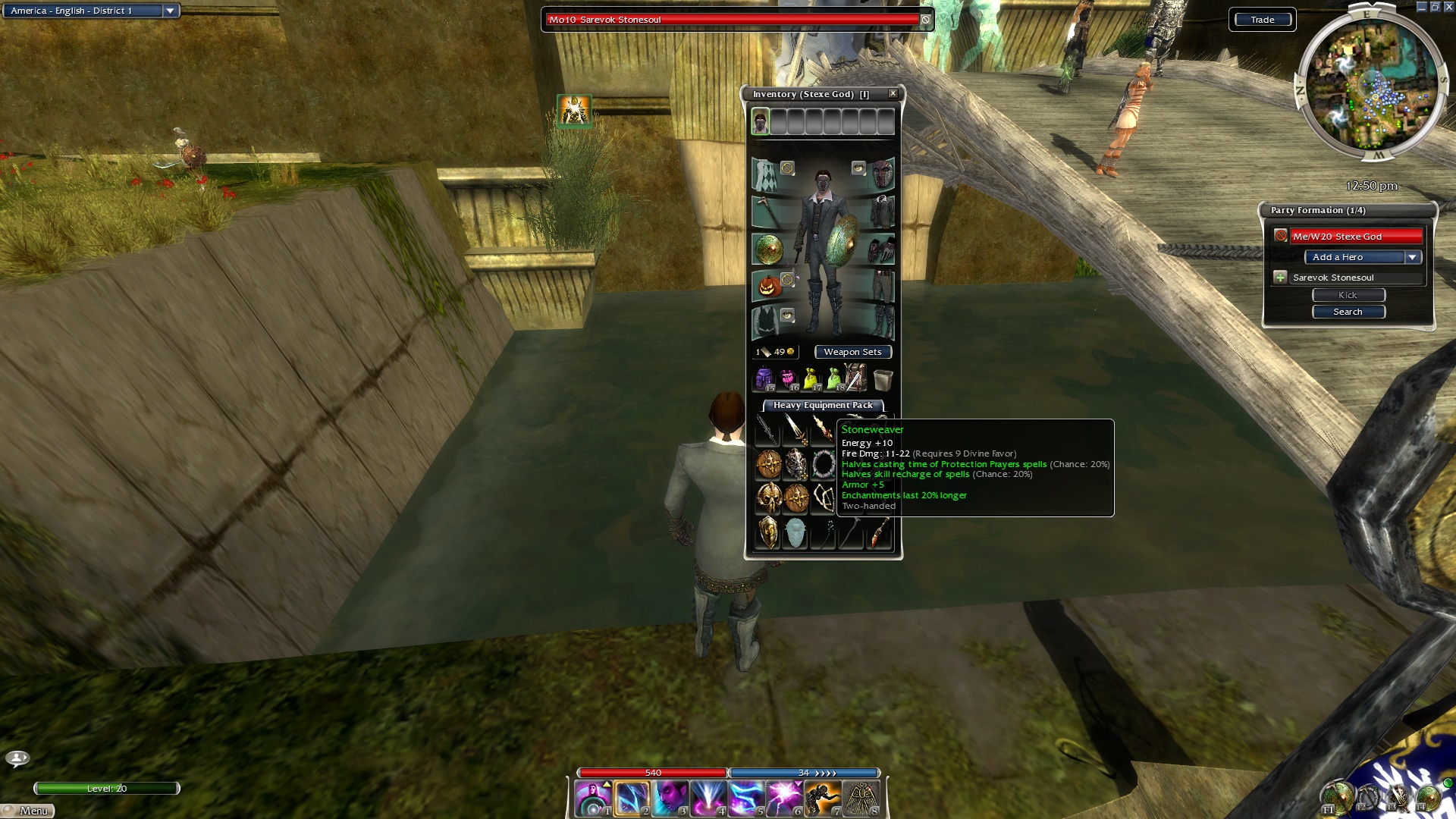Close the Inventory window
This screenshot has width=1456, height=819.
(893, 93)
